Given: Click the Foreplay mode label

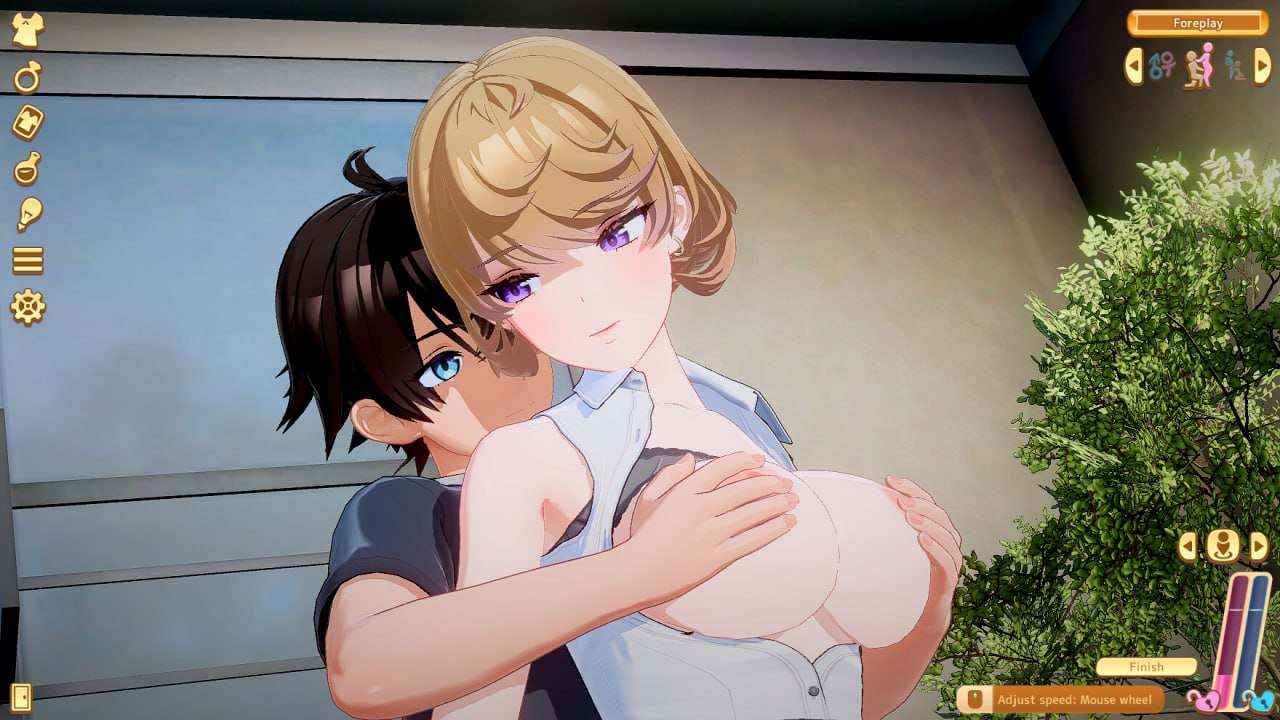Looking at the screenshot, I should [x=1200, y=23].
